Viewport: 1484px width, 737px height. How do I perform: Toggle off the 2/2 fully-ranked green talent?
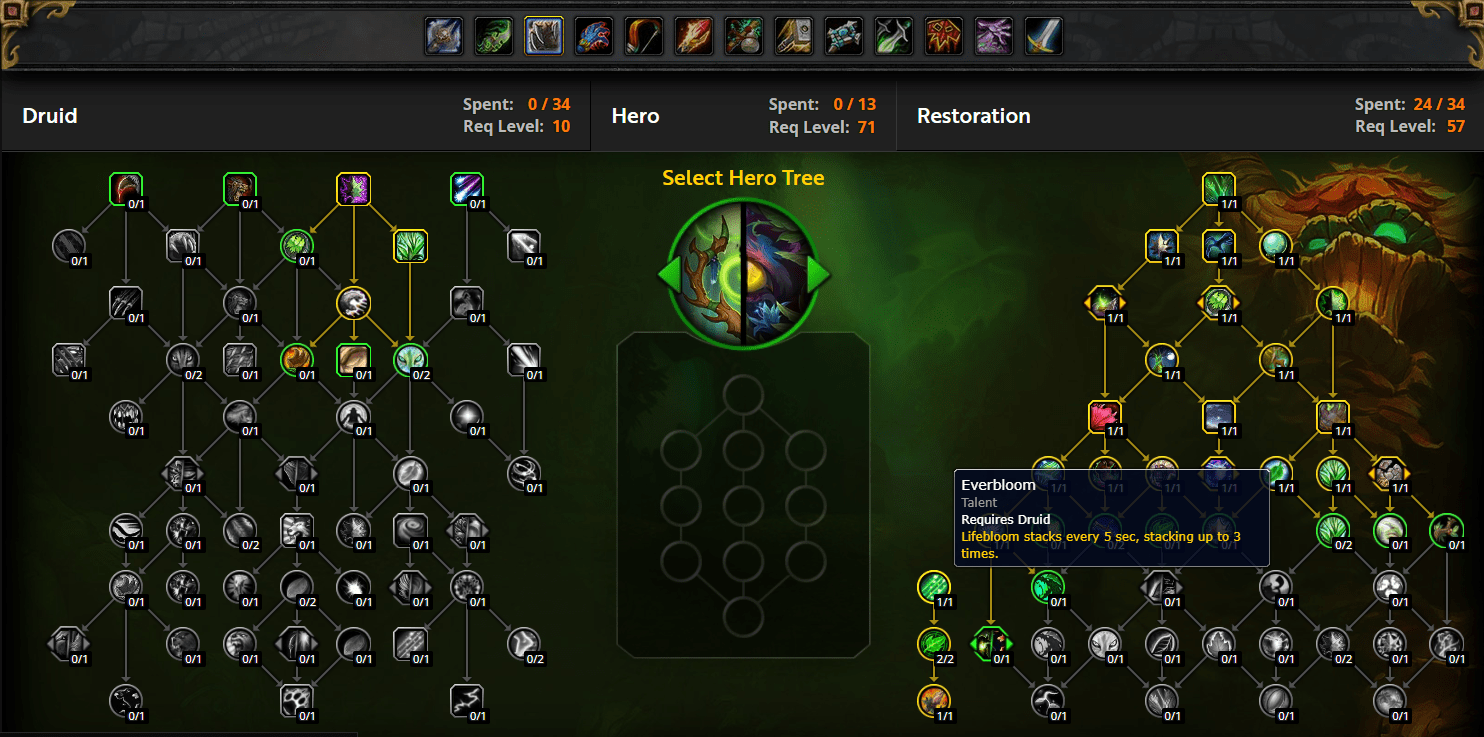click(935, 645)
